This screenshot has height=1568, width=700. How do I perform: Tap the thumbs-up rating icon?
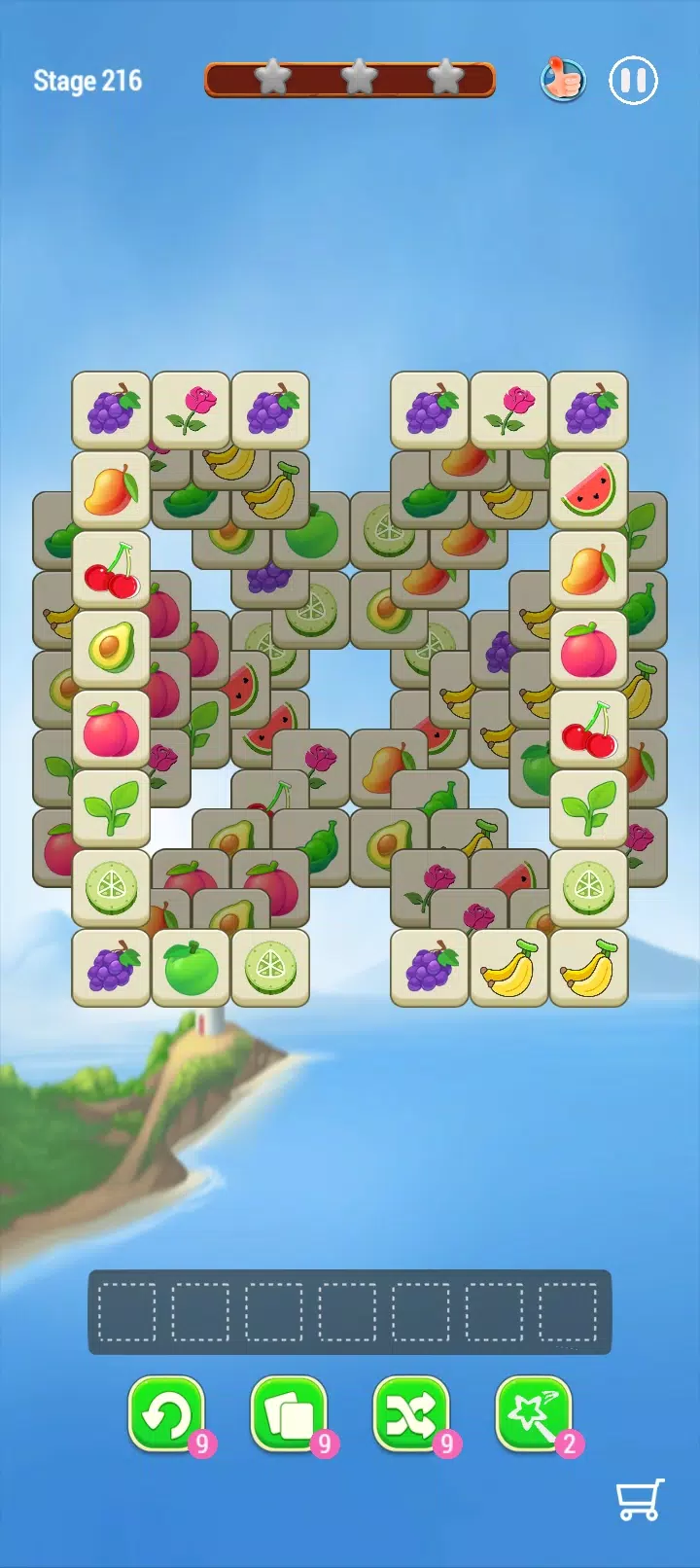tap(562, 79)
